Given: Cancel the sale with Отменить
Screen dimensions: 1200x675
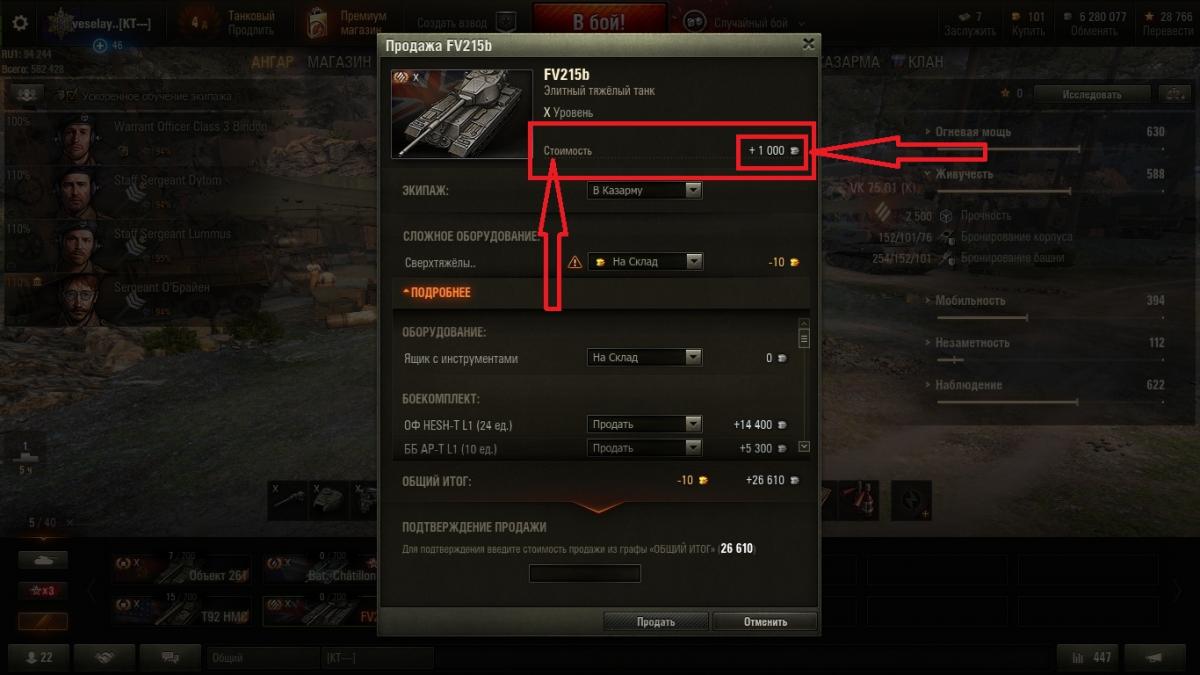Looking at the screenshot, I should pos(765,621).
